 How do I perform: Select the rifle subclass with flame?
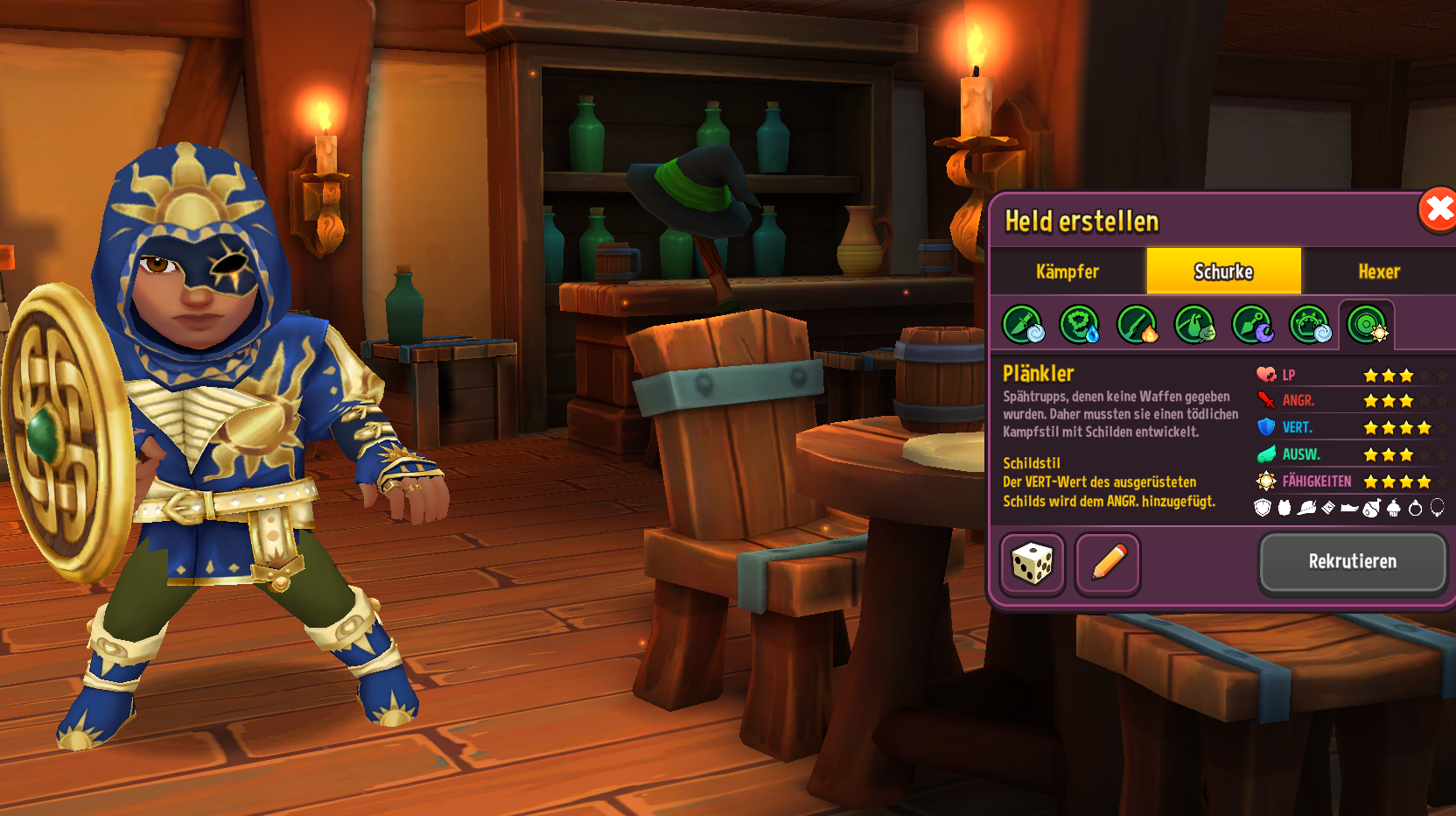(1137, 325)
